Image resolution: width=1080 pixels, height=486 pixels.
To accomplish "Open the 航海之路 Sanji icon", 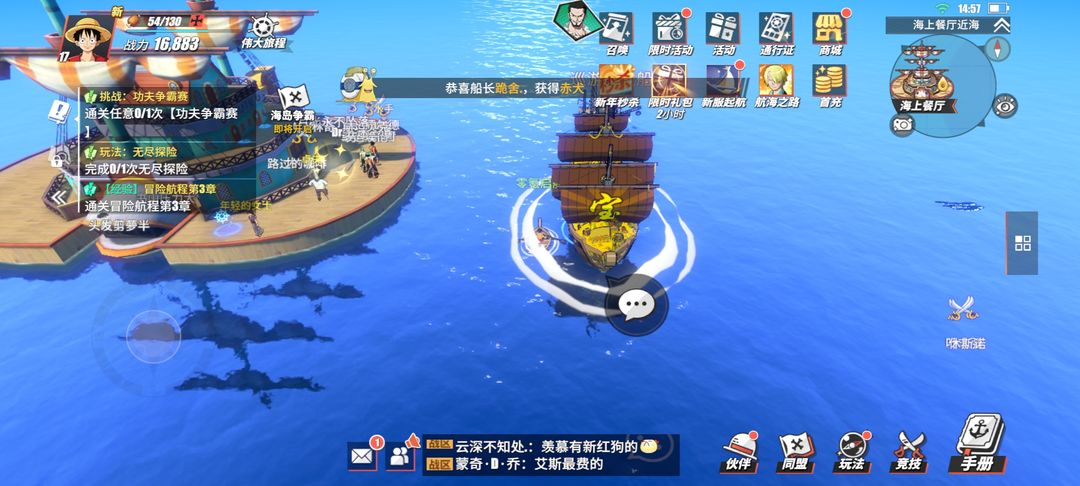I will tap(776, 84).
